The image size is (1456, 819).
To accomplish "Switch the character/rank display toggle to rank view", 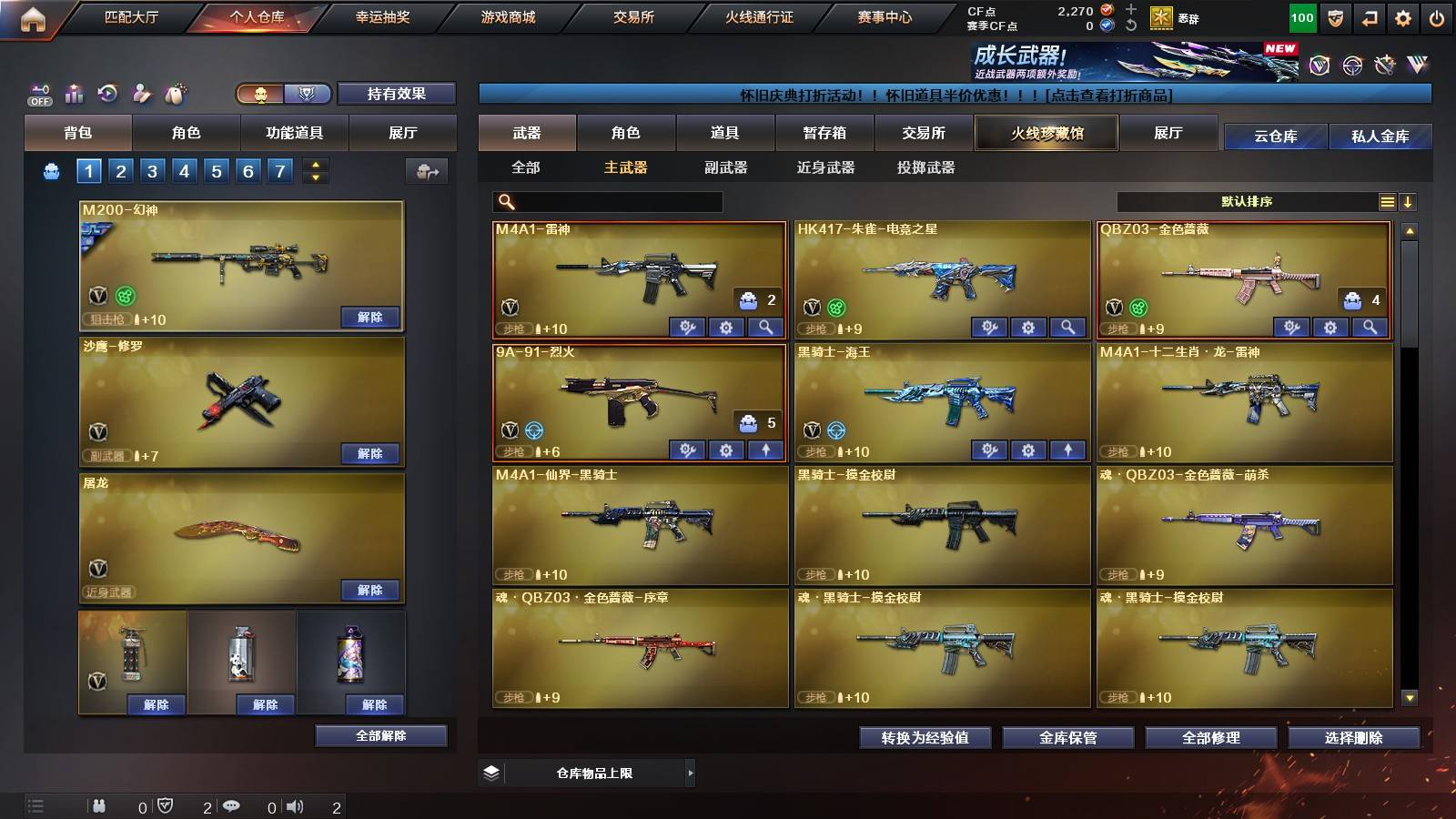I will 308,94.
